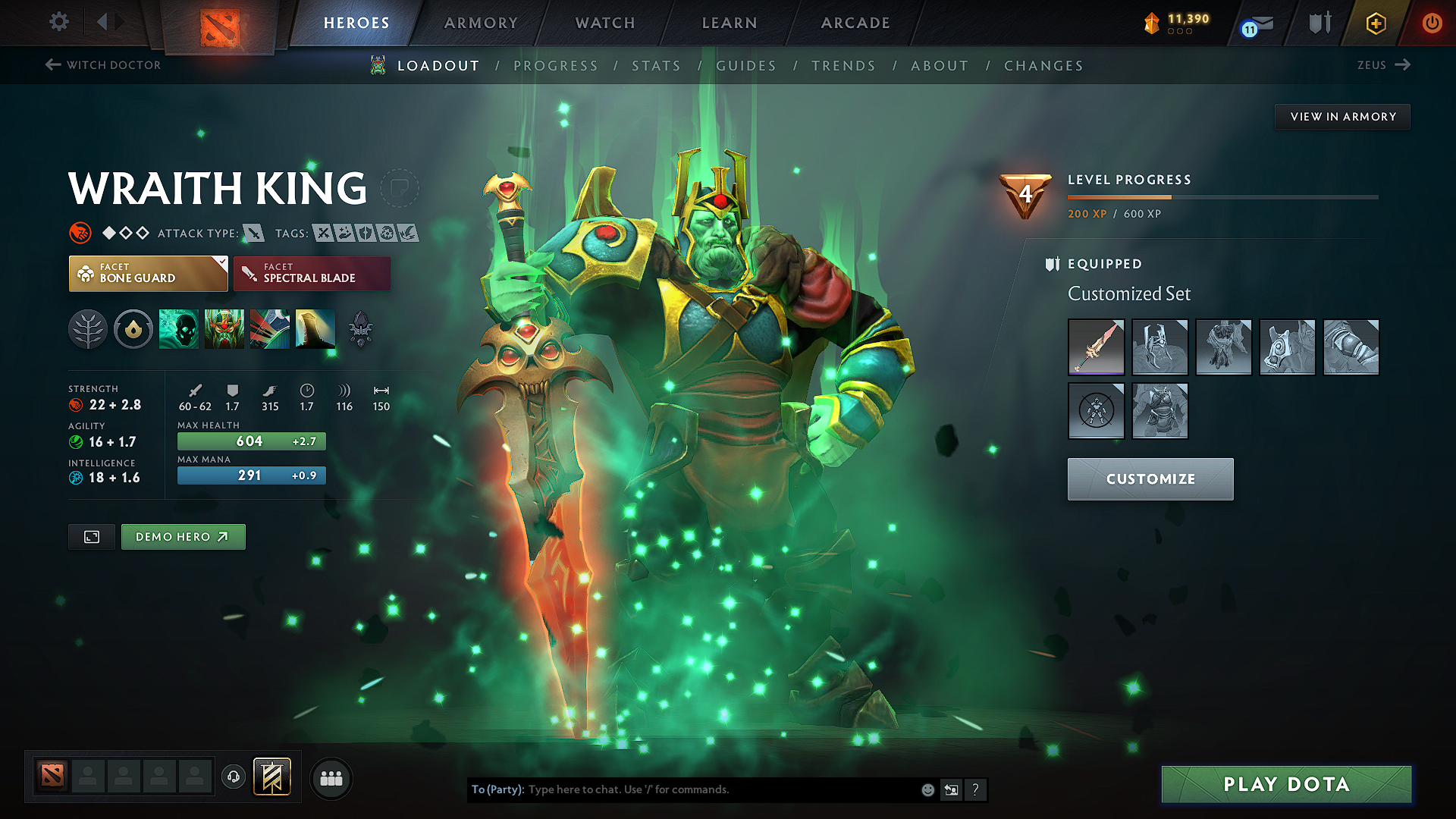The width and height of the screenshot is (1456, 819).
Task: Open the Vampiric Spirit ability icon
Action: pyautogui.click(x=224, y=329)
